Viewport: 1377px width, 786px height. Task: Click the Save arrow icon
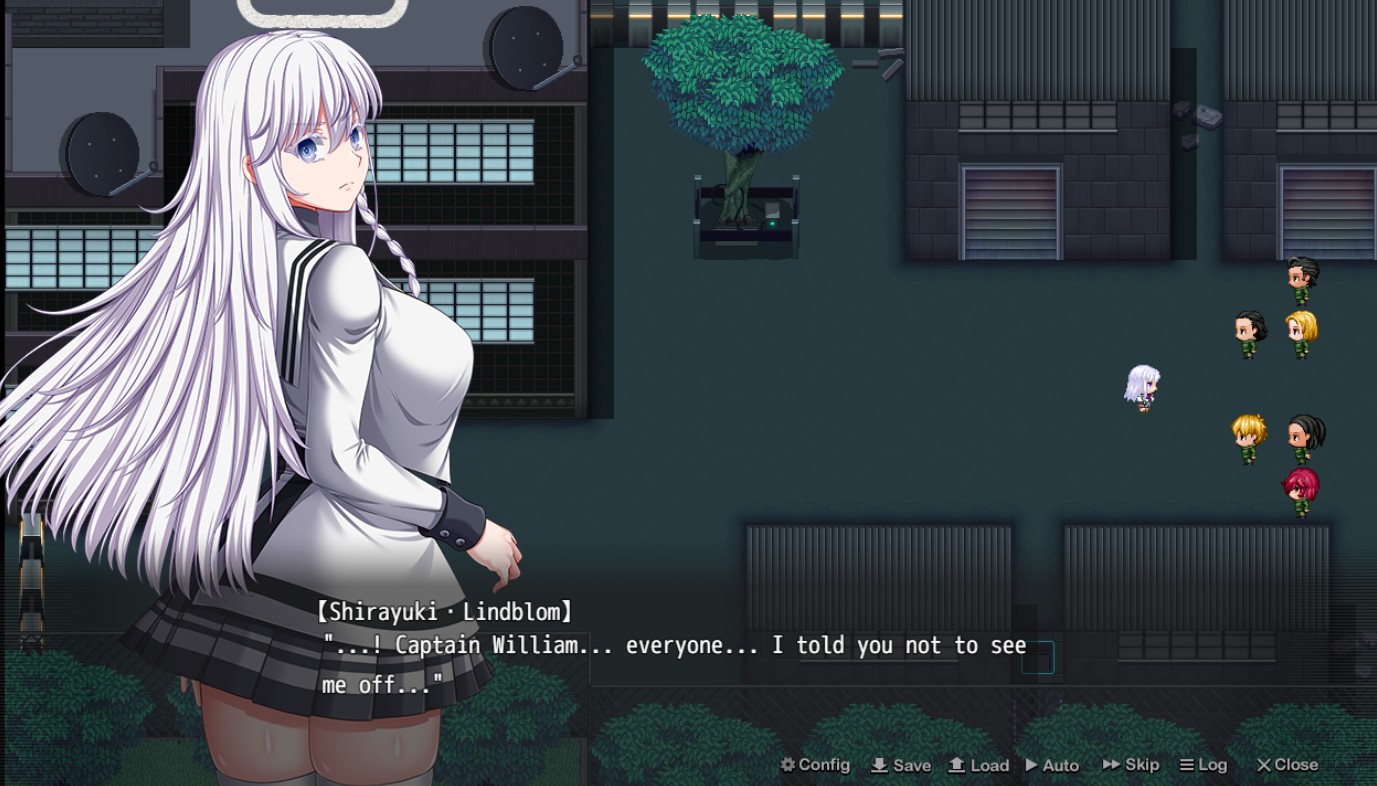coord(879,765)
